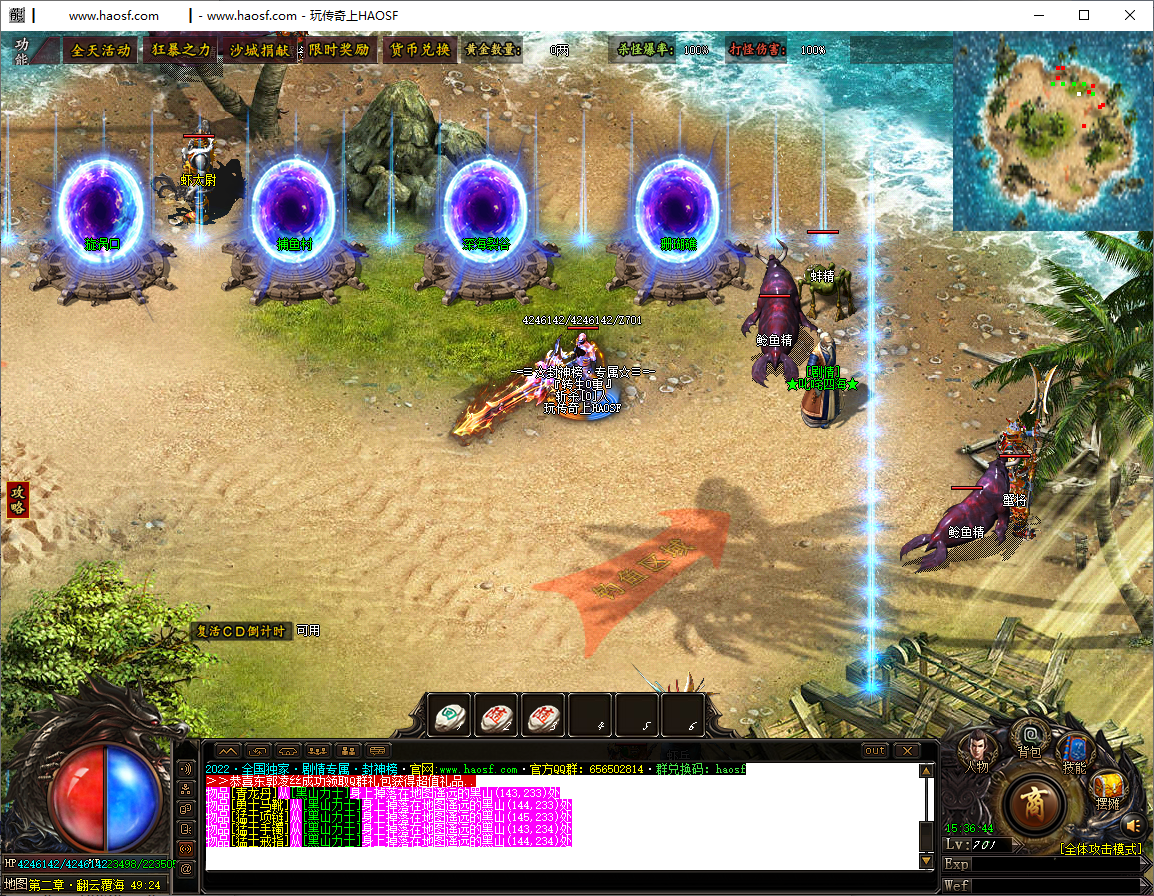This screenshot has width=1154, height=896.
Task: Toggle the sound speaker icon
Action: coord(1133,825)
